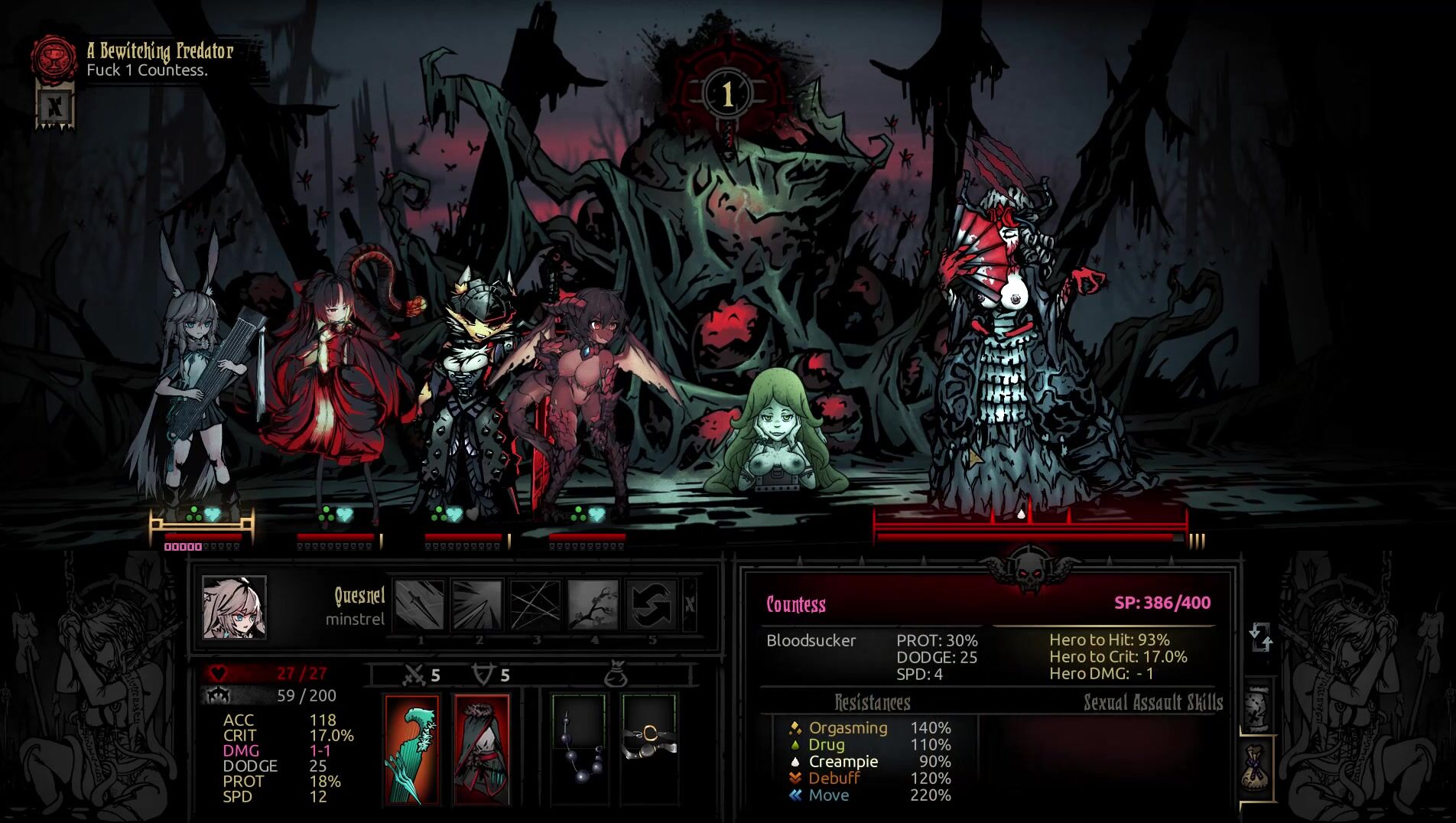Inspect the hooded cloak armor slot

click(x=482, y=749)
